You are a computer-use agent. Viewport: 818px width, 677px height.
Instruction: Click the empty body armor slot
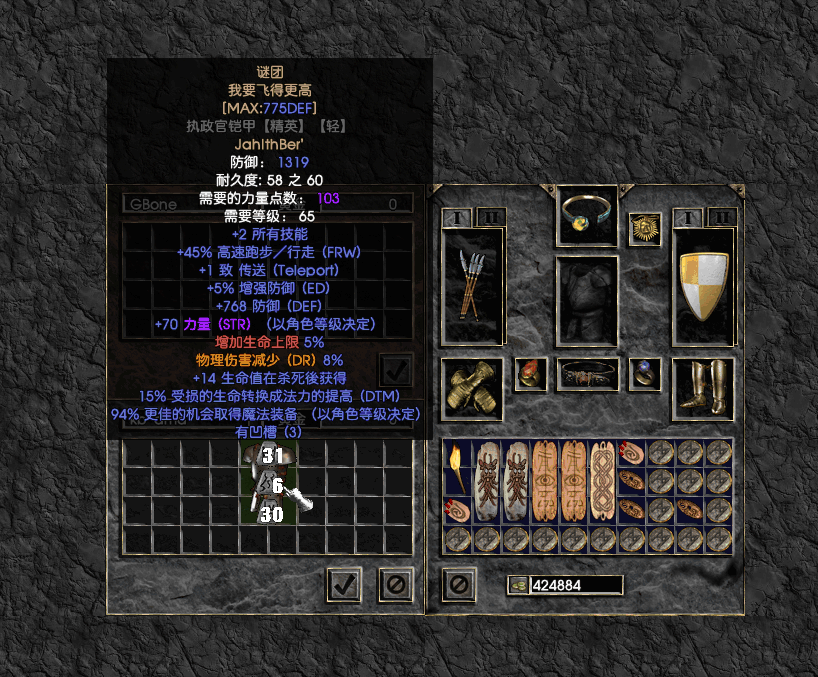point(587,300)
